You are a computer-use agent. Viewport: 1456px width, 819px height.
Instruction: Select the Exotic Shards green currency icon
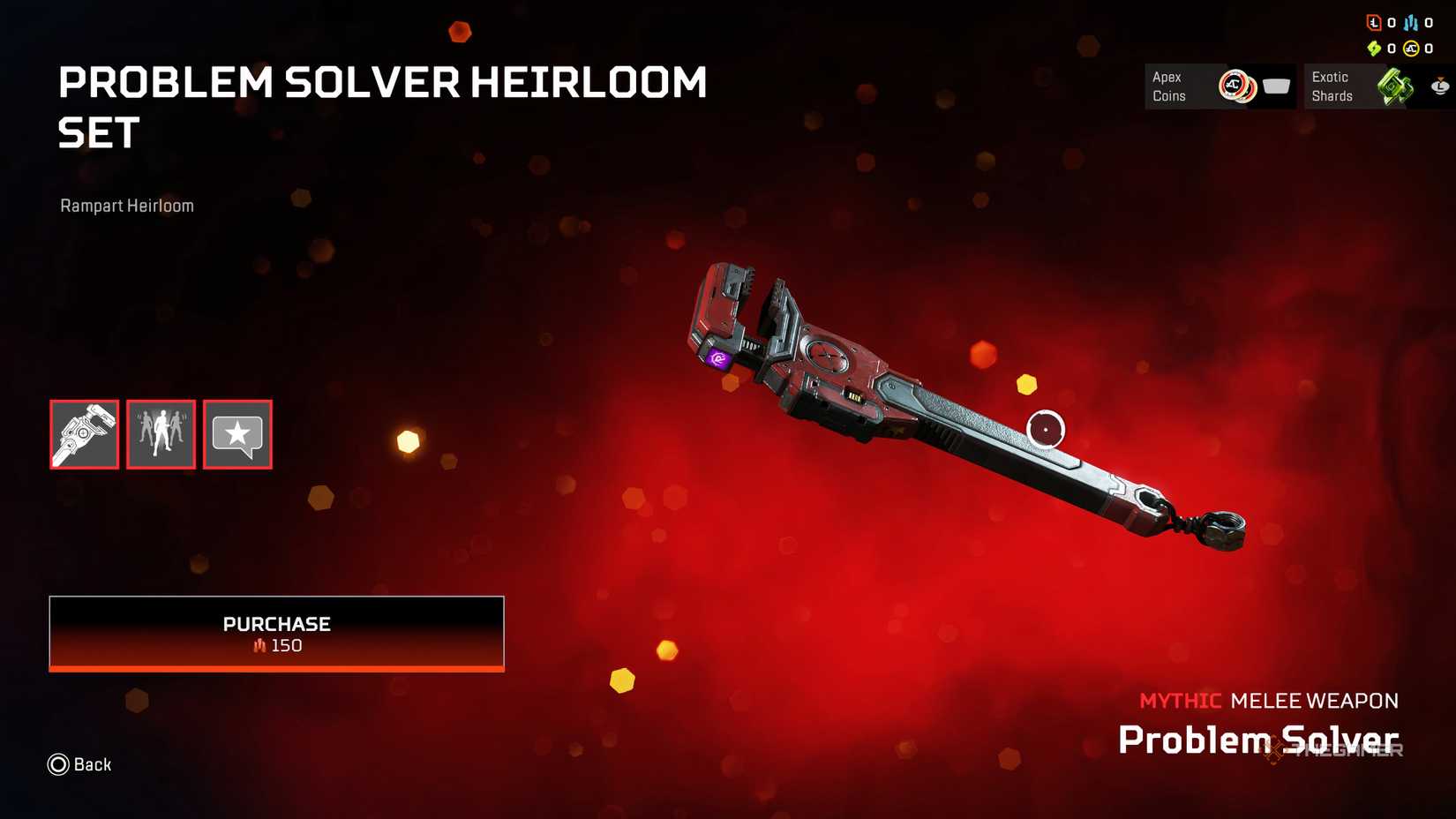pyautogui.click(x=1394, y=86)
